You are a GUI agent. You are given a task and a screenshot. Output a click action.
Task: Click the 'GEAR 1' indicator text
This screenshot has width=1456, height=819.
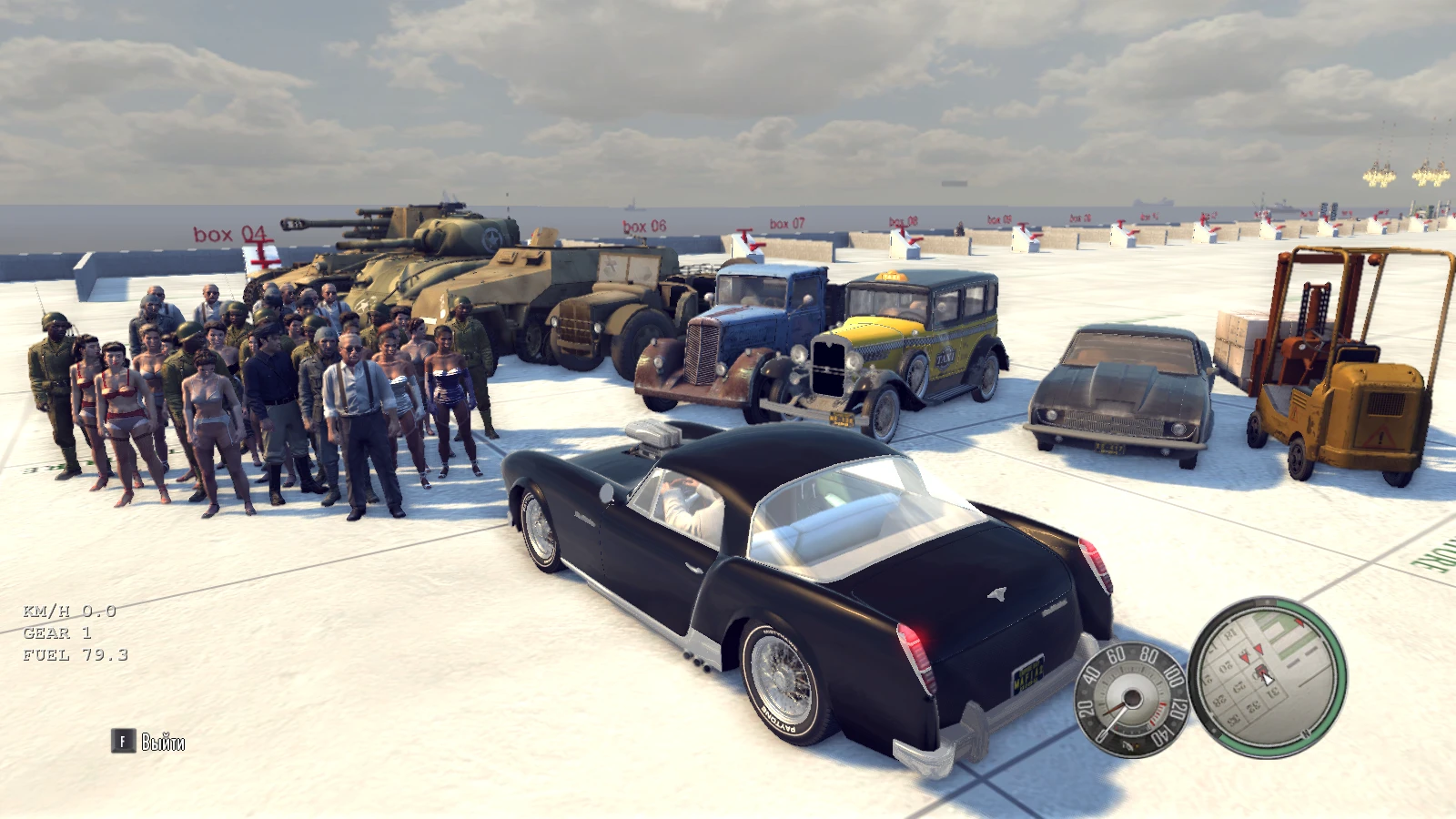pyautogui.click(x=56, y=633)
